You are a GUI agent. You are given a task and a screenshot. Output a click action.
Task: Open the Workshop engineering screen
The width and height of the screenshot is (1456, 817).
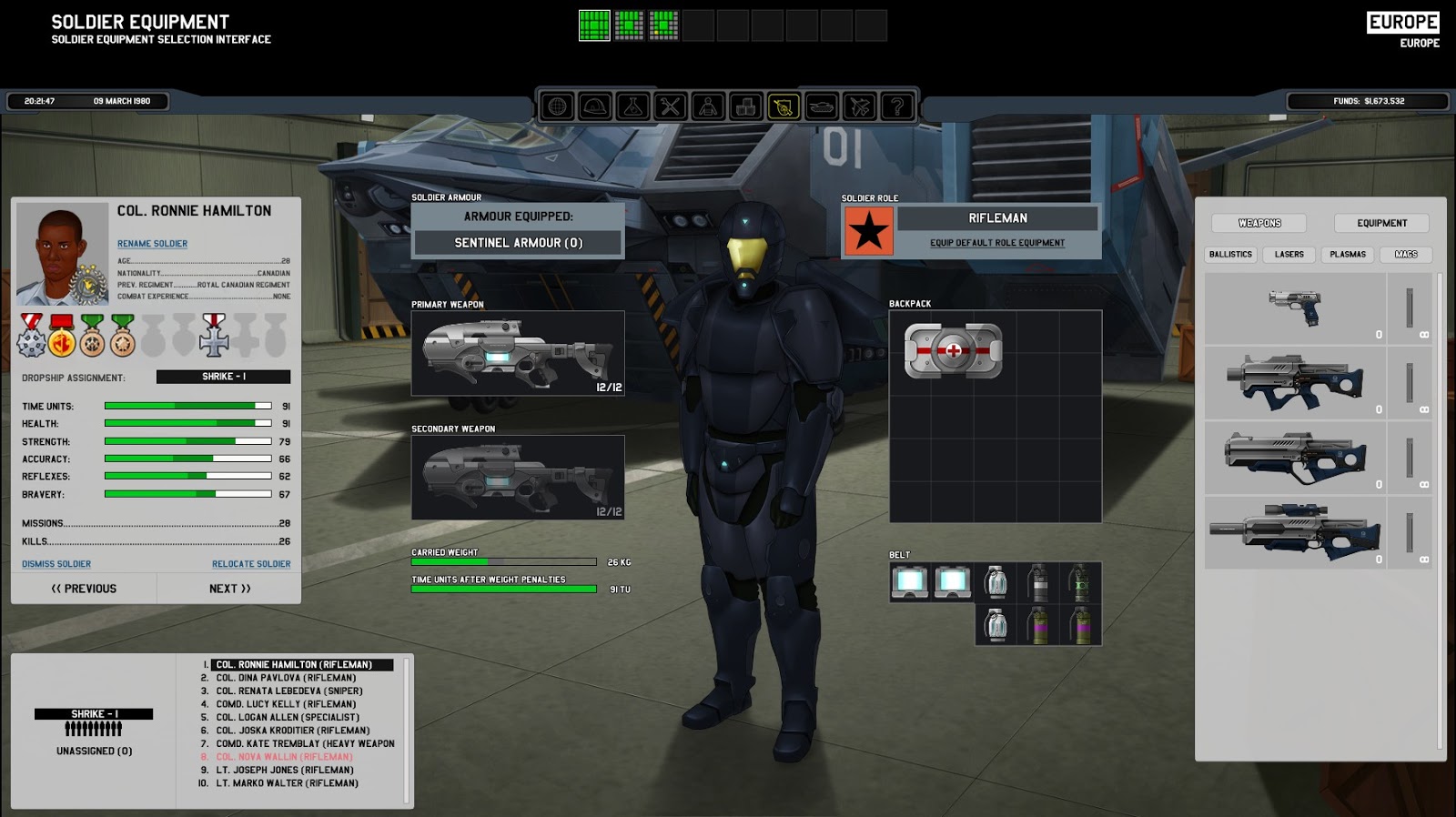pyautogui.click(x=670, y=106)
